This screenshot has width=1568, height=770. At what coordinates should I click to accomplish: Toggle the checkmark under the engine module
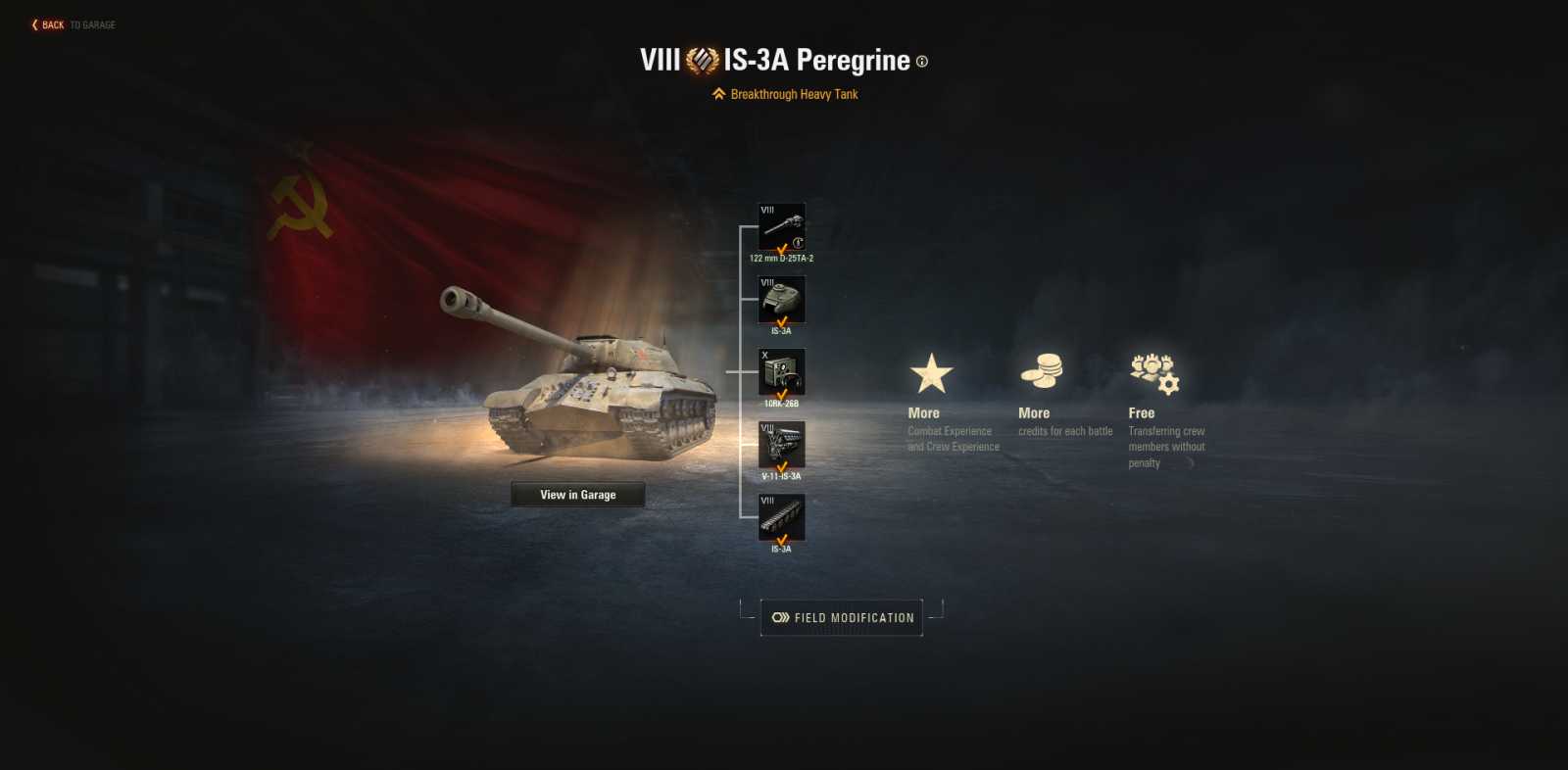[782, 465]
